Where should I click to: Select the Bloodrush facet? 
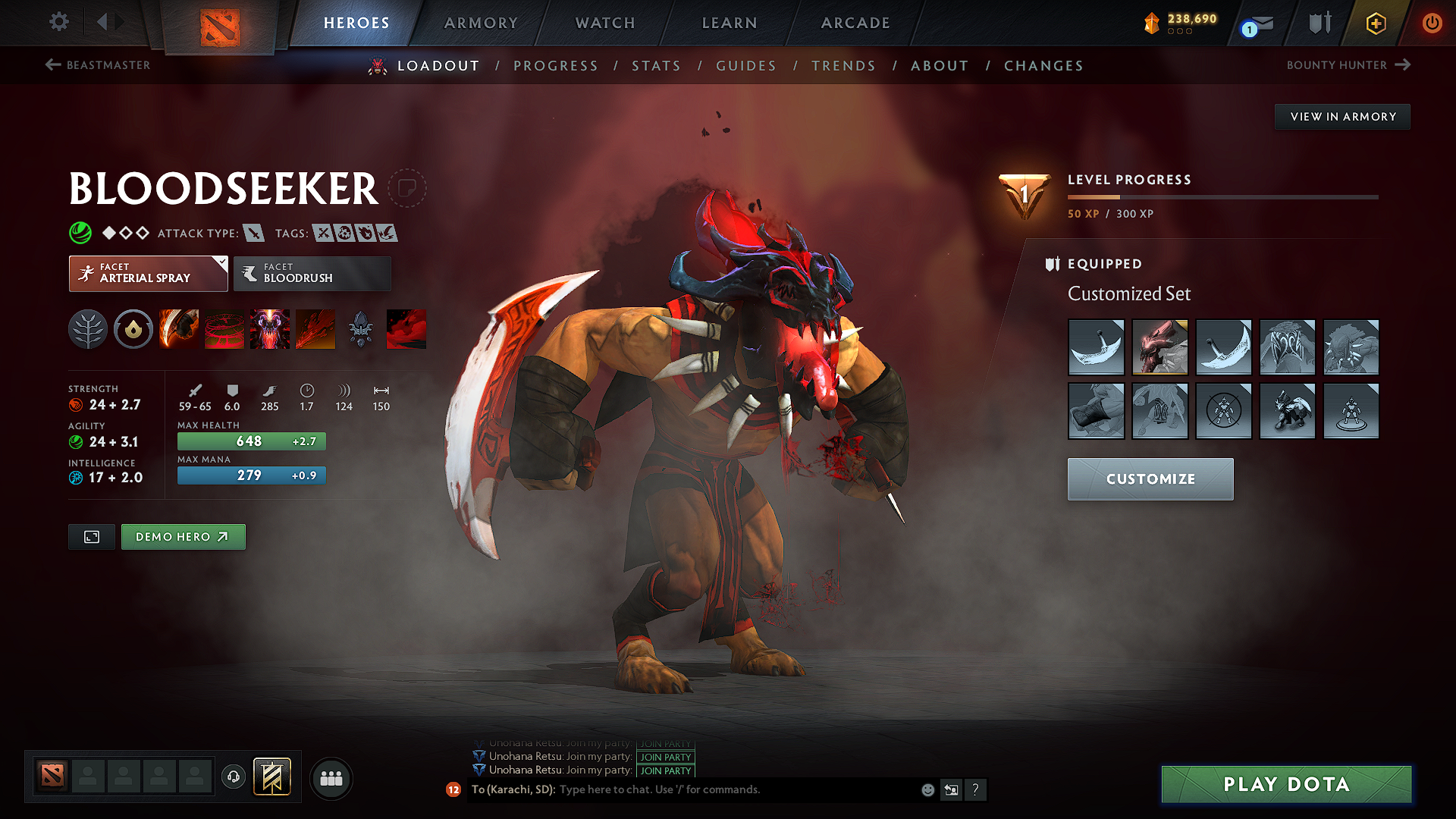click(311, 274)
